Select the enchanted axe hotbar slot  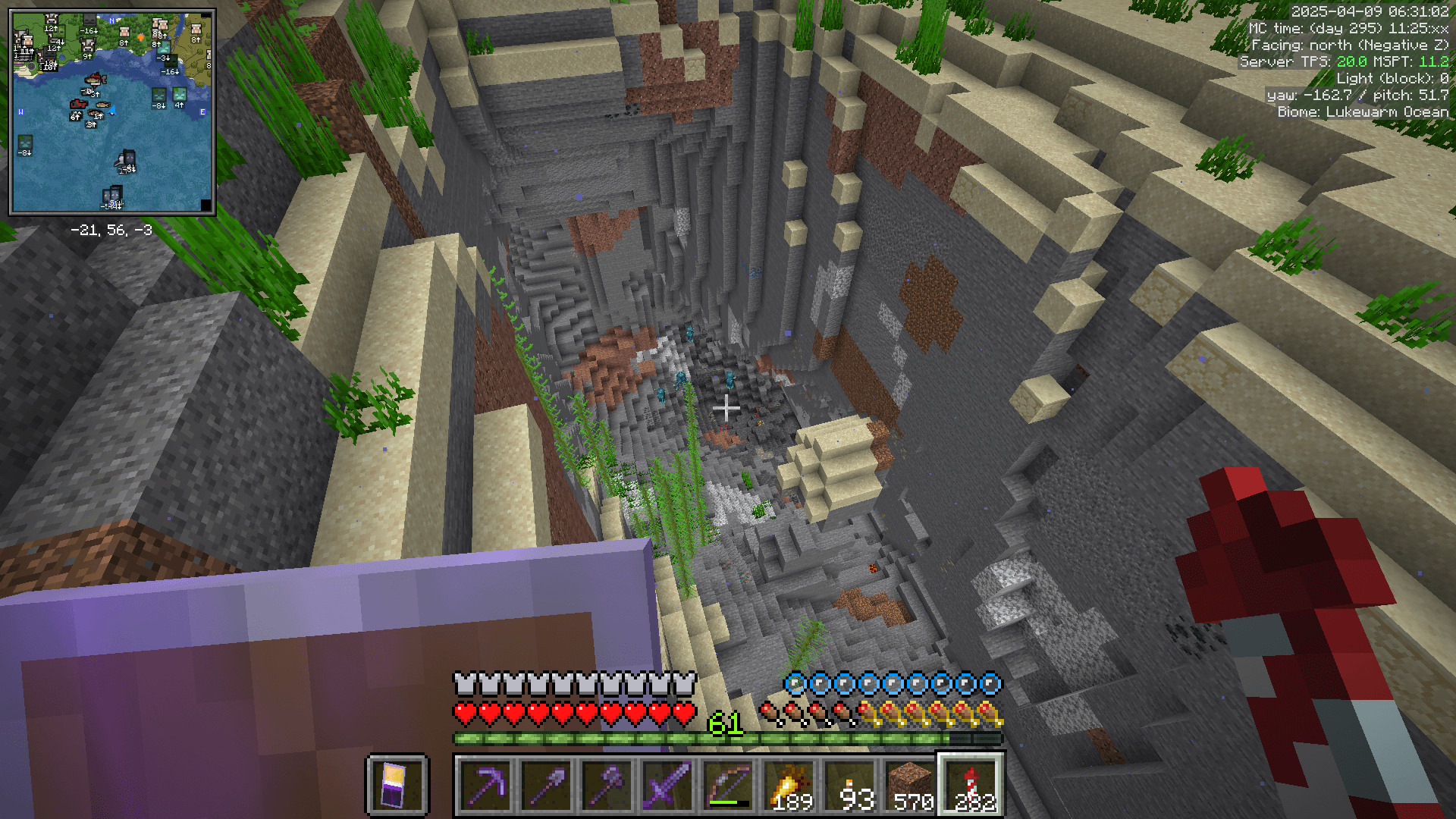tap(607, 785)
